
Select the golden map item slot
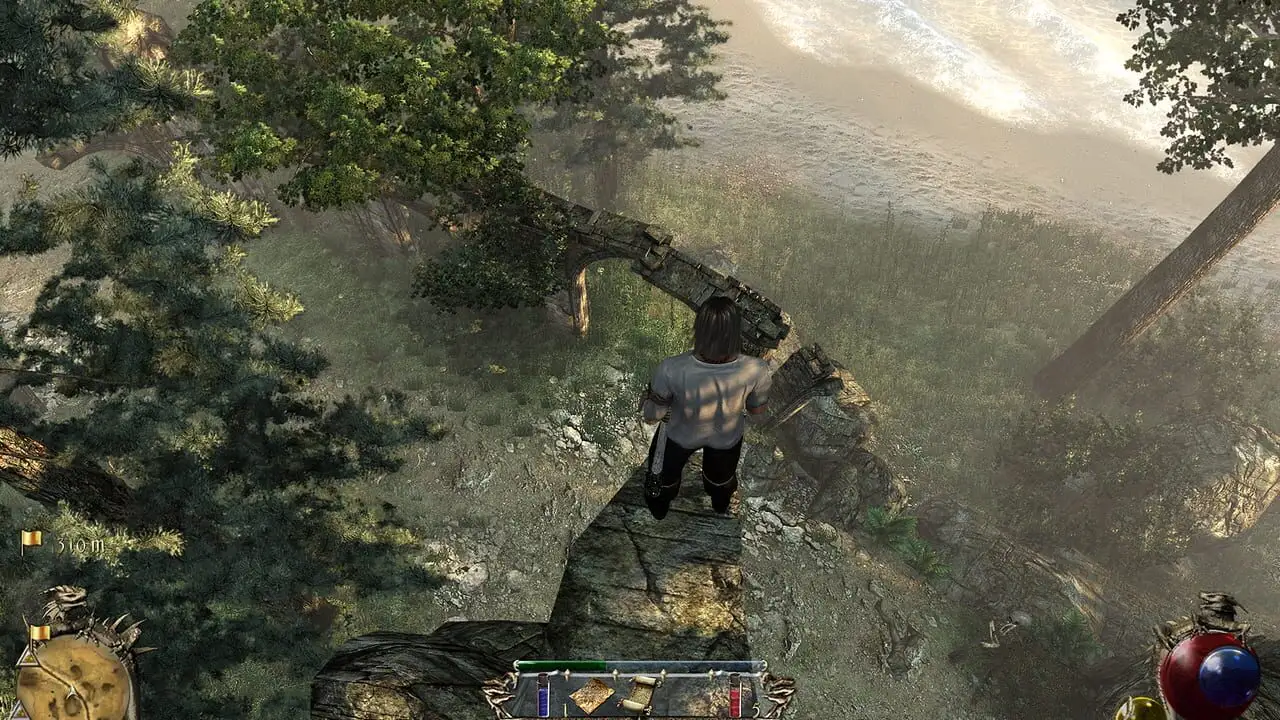point(592,695)
